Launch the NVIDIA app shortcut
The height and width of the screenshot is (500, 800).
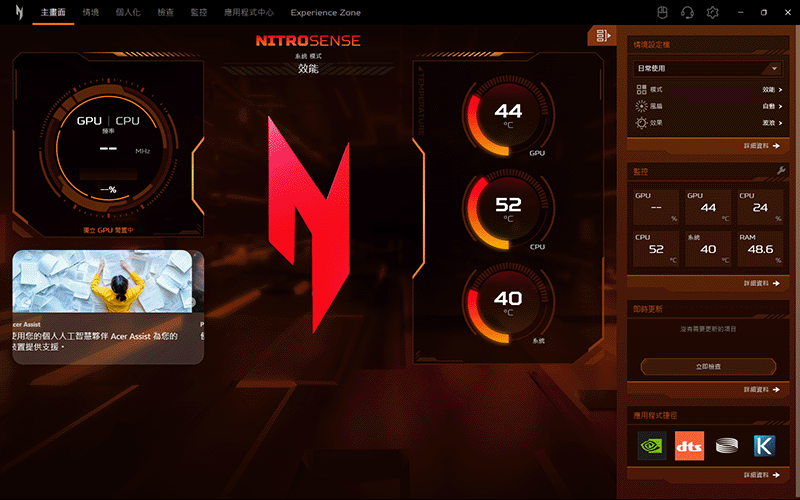click(652, 446)
